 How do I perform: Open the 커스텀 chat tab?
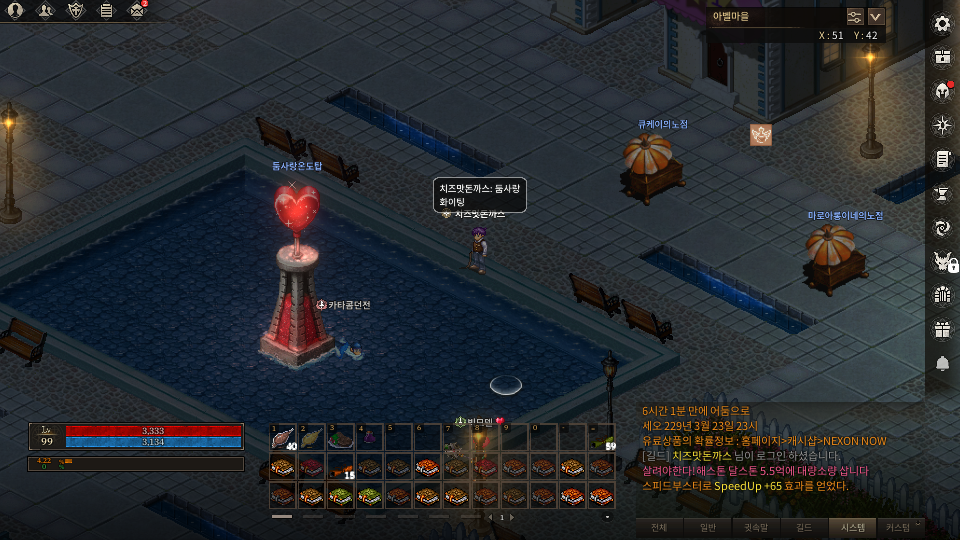pyautogui.click(x=898, y=526)
